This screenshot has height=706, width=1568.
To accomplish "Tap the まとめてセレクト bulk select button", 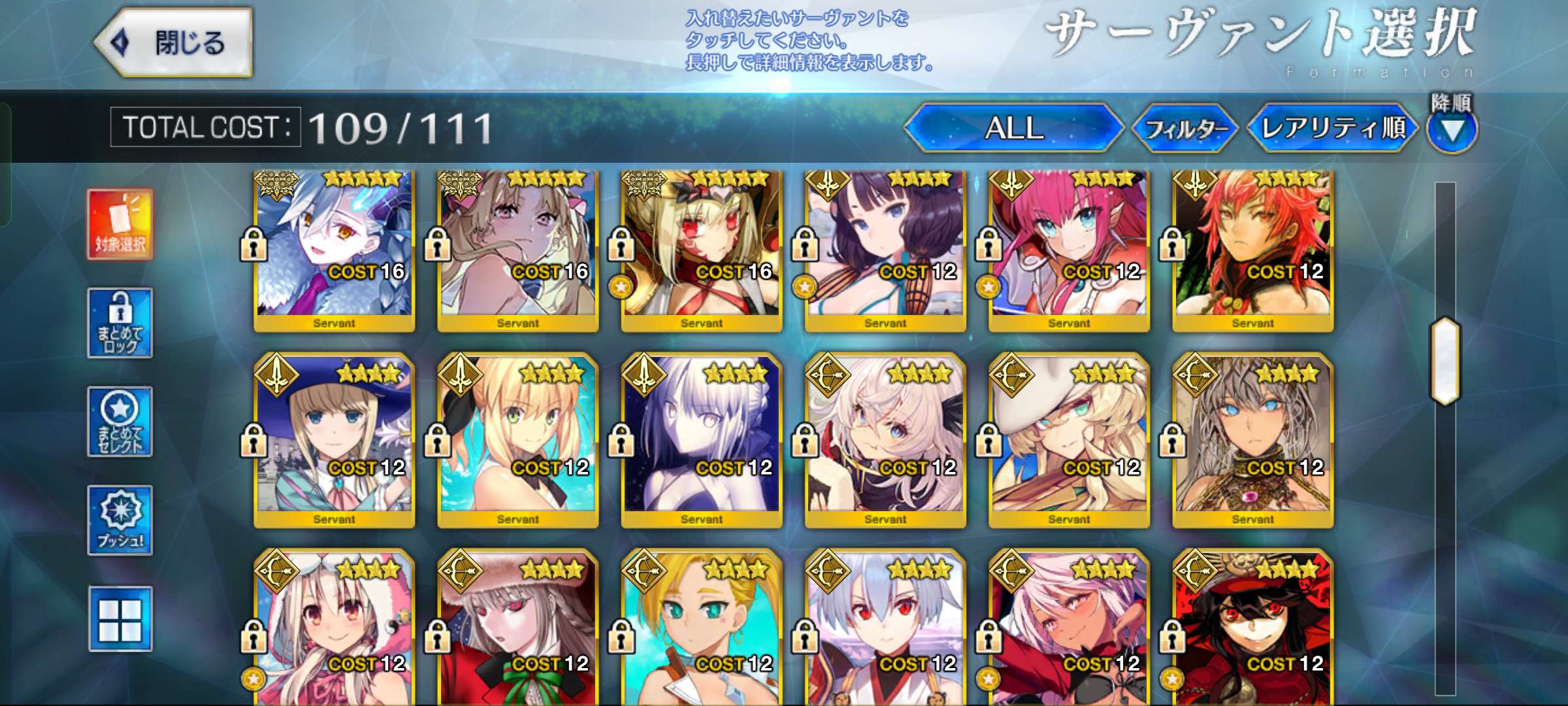I will coord(120,422).
